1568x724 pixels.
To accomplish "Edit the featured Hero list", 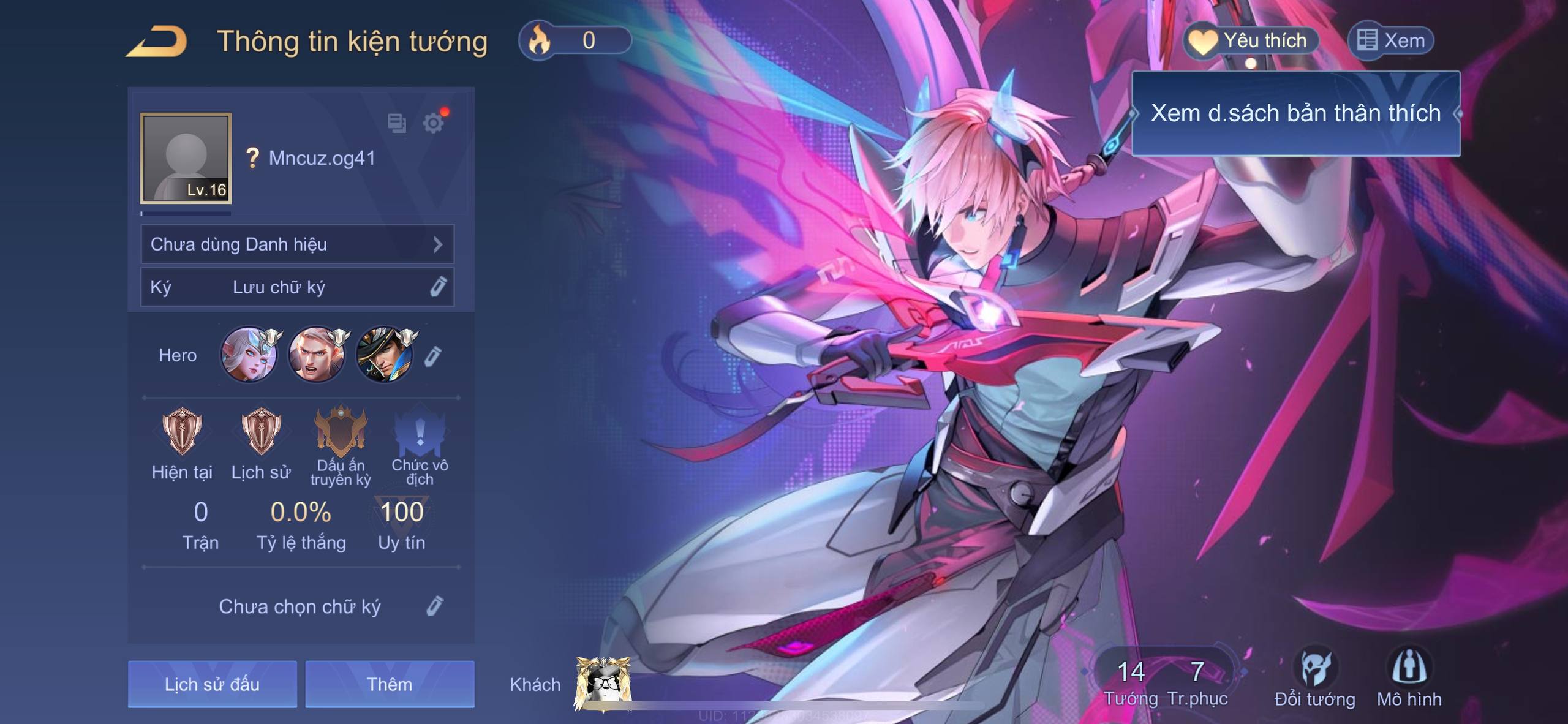I will pyautogui.click(x=432, y=356).
